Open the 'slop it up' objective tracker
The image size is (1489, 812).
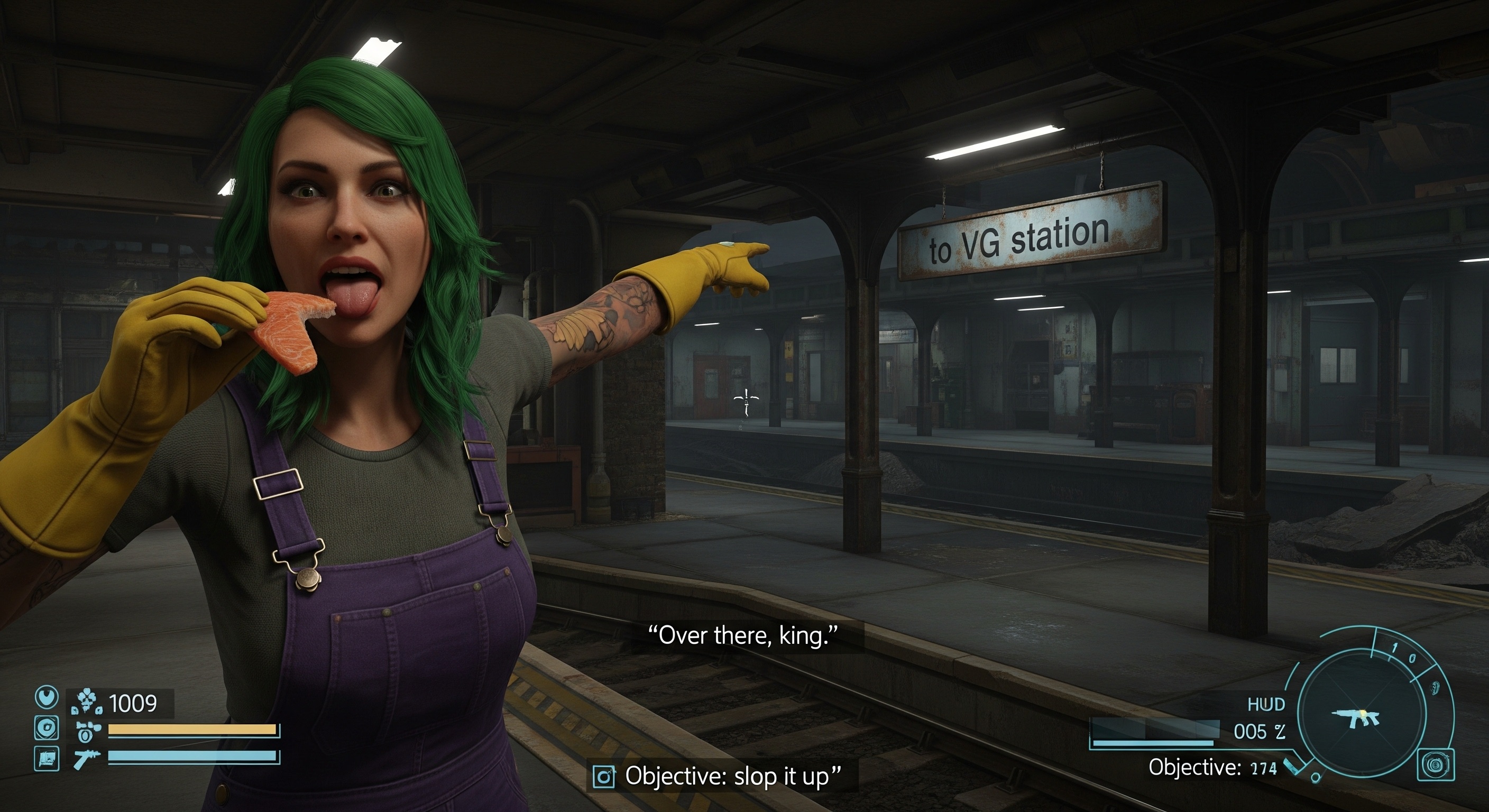[x=721, y=776]
